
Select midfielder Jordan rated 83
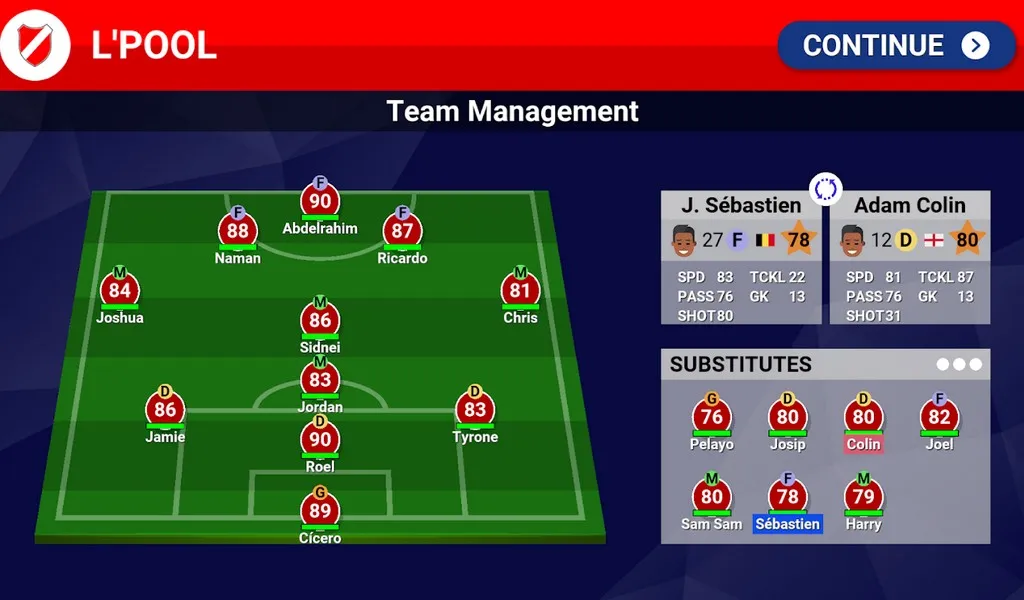(x=320, y=380)
